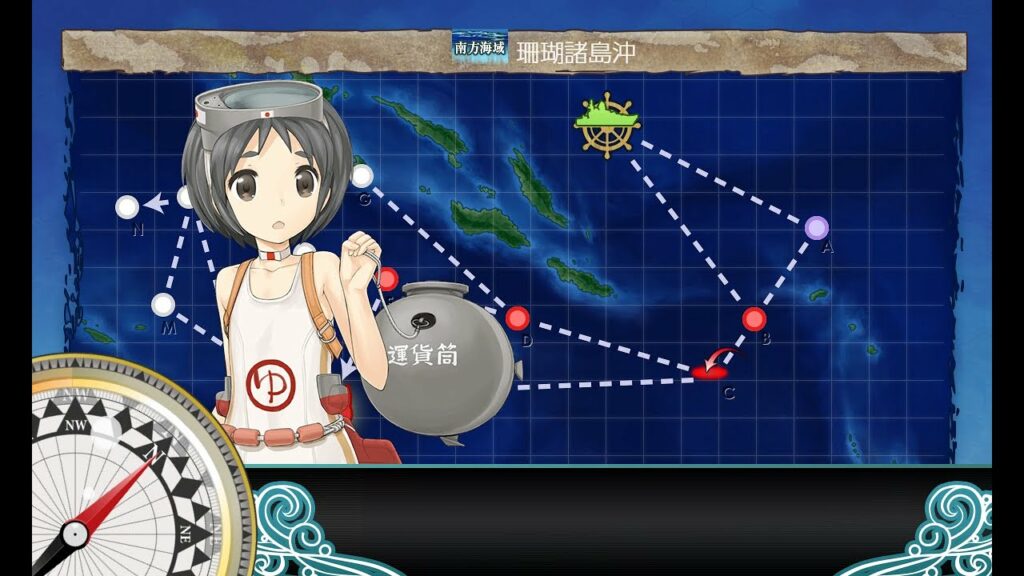Viewport: 1024px width, 576px height.
Task: Click white map node M
Action: [x=163, y=304]
